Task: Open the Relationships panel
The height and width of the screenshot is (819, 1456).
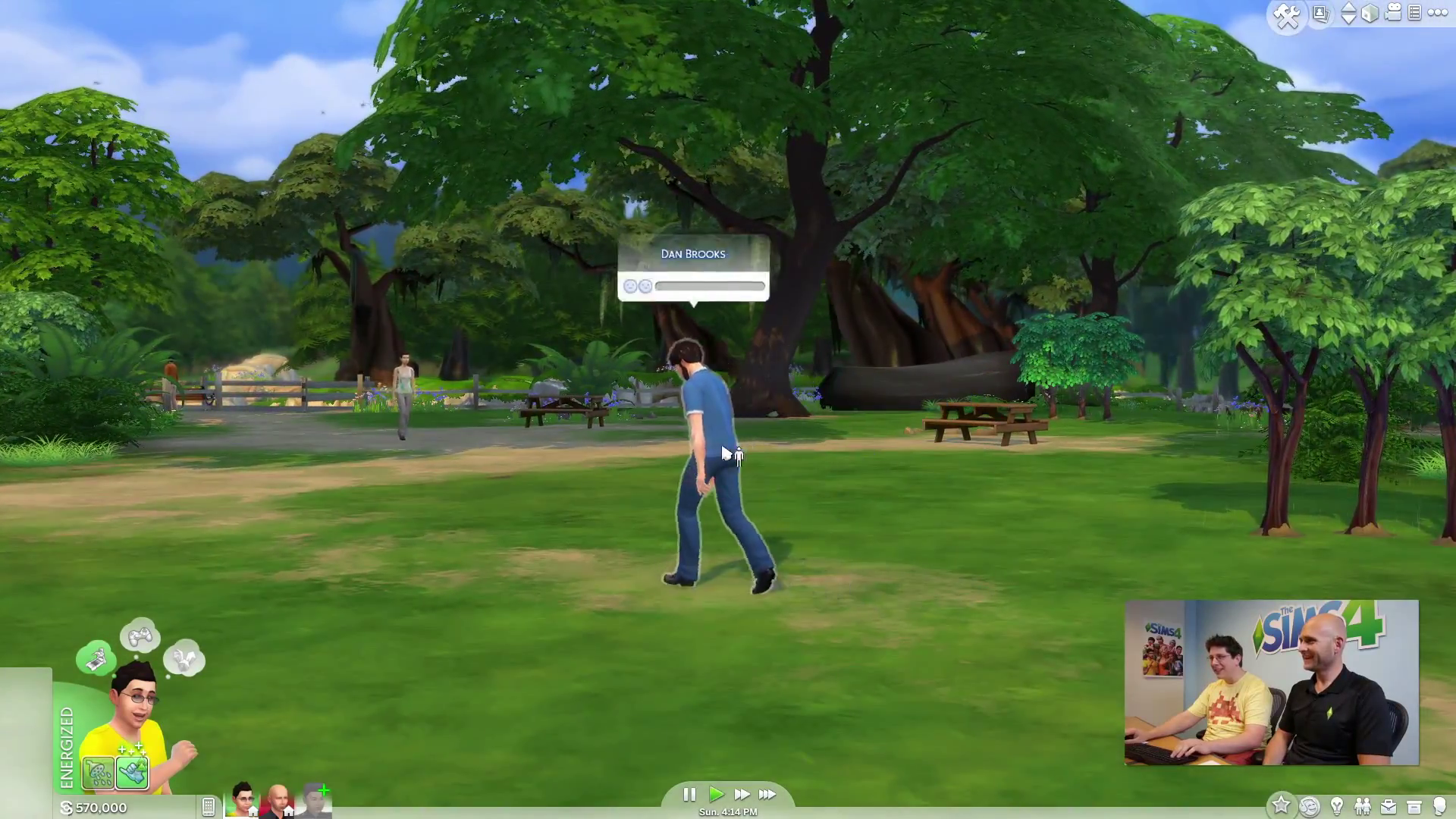Action: coord(1363,806)
